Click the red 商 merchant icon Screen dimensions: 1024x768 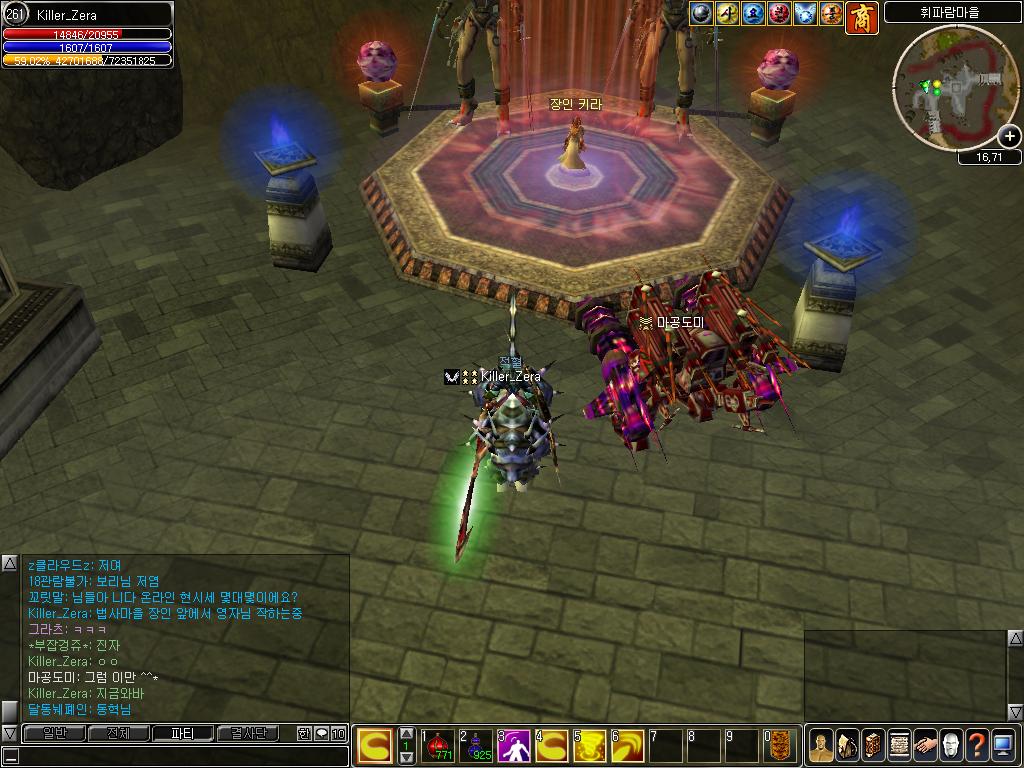[862, 17]
